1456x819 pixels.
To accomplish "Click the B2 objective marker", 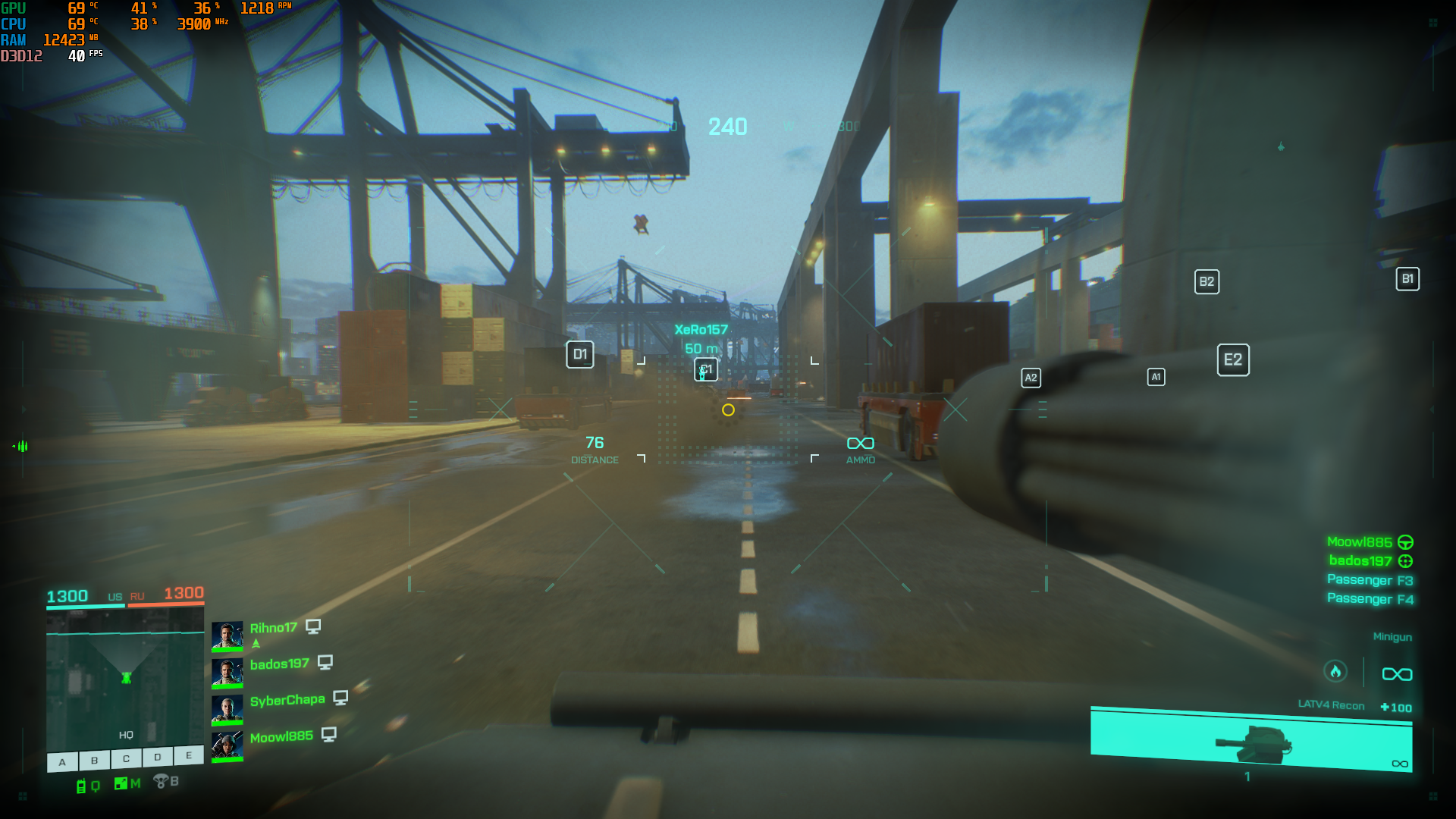I will click(1207, 282).
